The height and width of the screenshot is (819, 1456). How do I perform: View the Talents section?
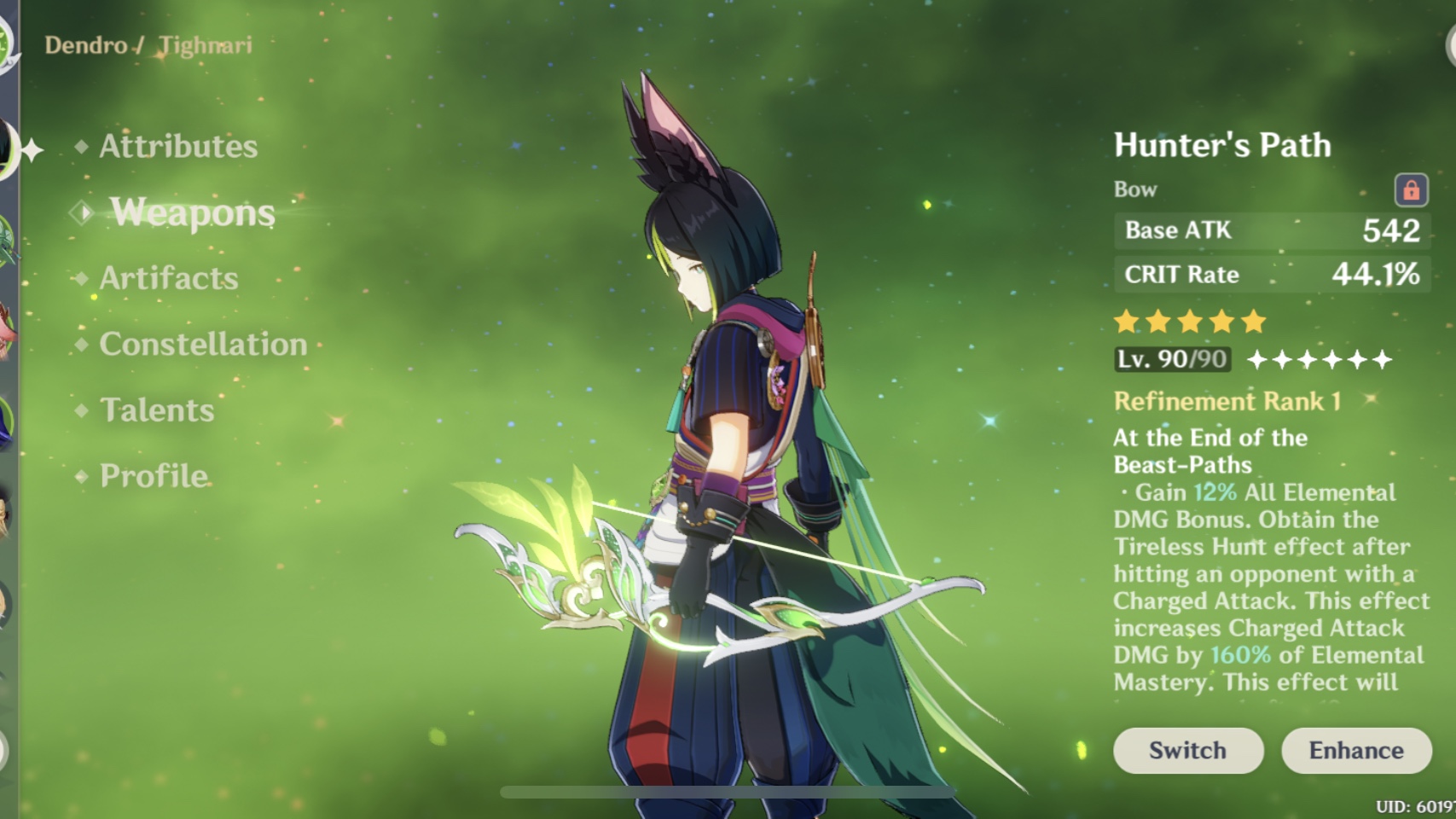click(156, 410)
